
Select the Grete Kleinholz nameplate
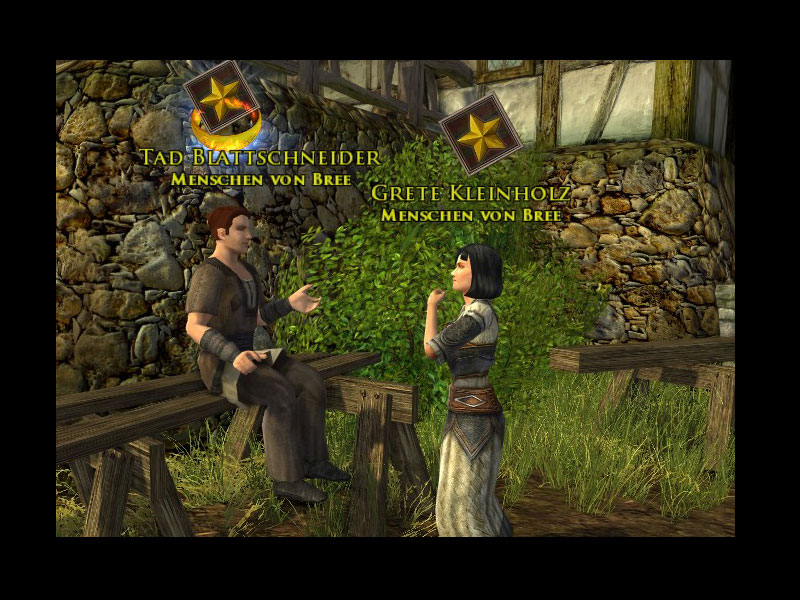click(x=471, y=193)
